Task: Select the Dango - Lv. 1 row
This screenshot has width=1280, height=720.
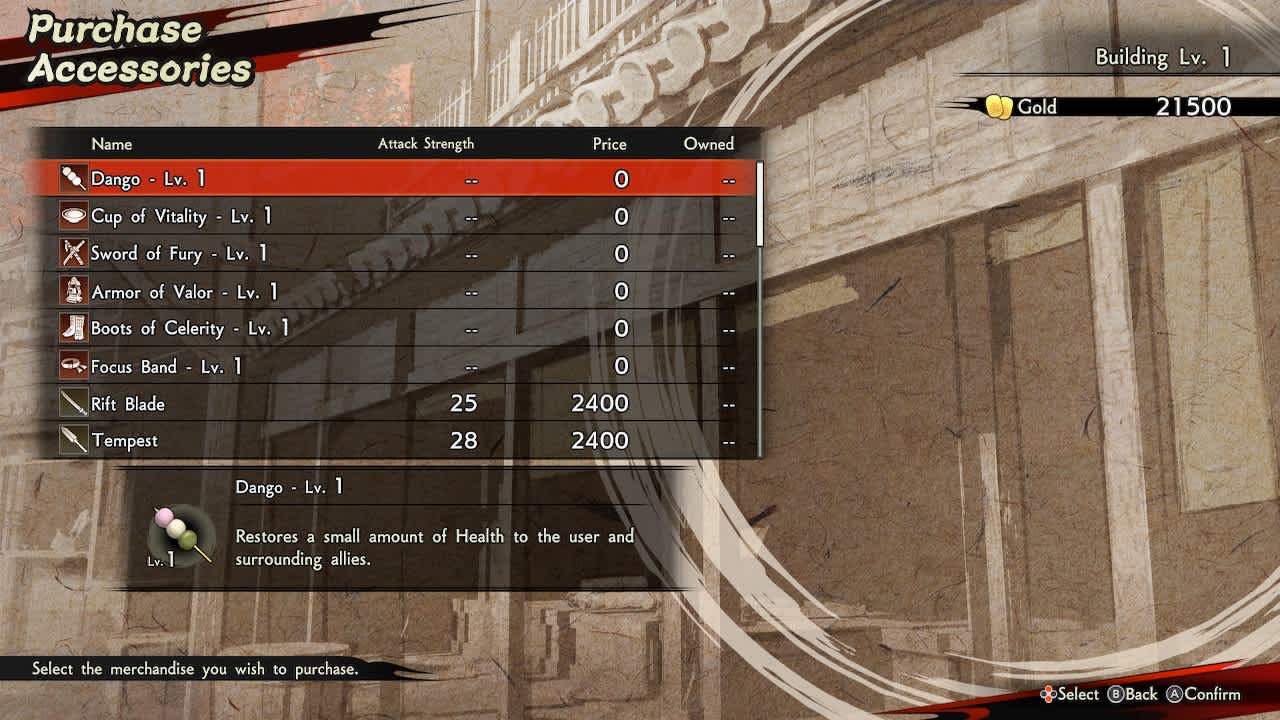Action: (x=400, y=179)
